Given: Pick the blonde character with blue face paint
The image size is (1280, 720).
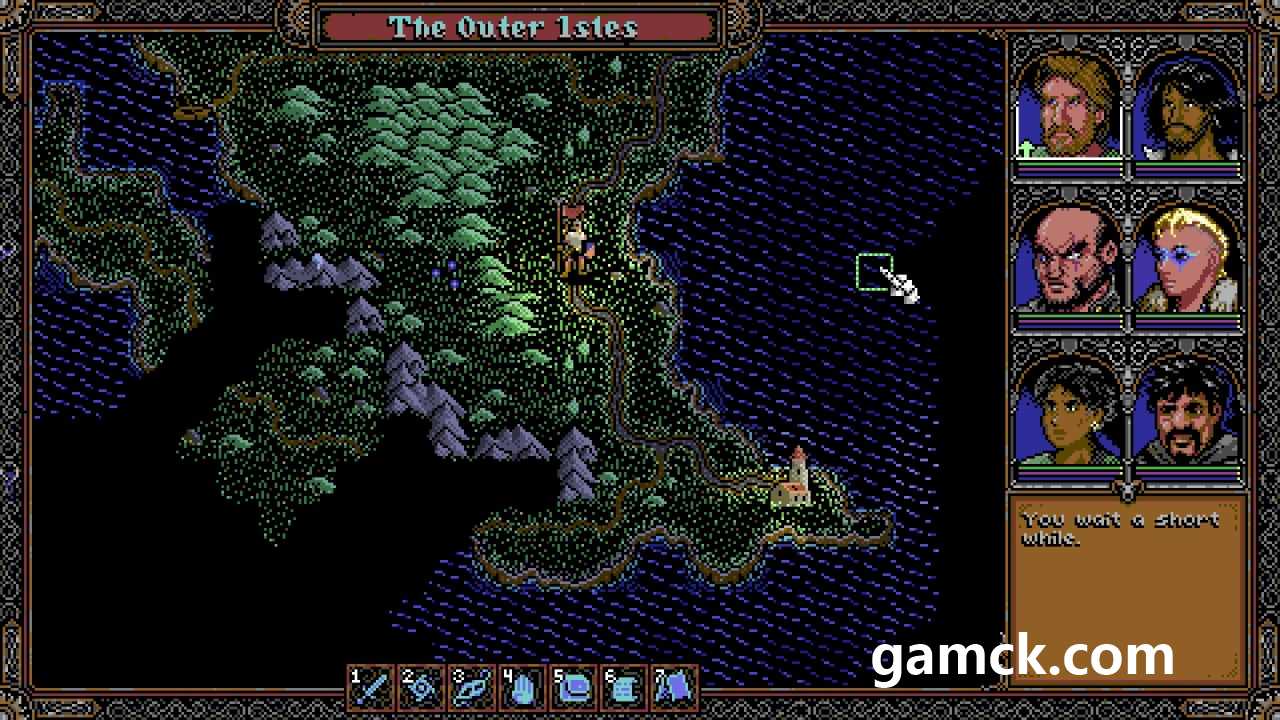Looking at the screenshot, I should (1188, 260).
